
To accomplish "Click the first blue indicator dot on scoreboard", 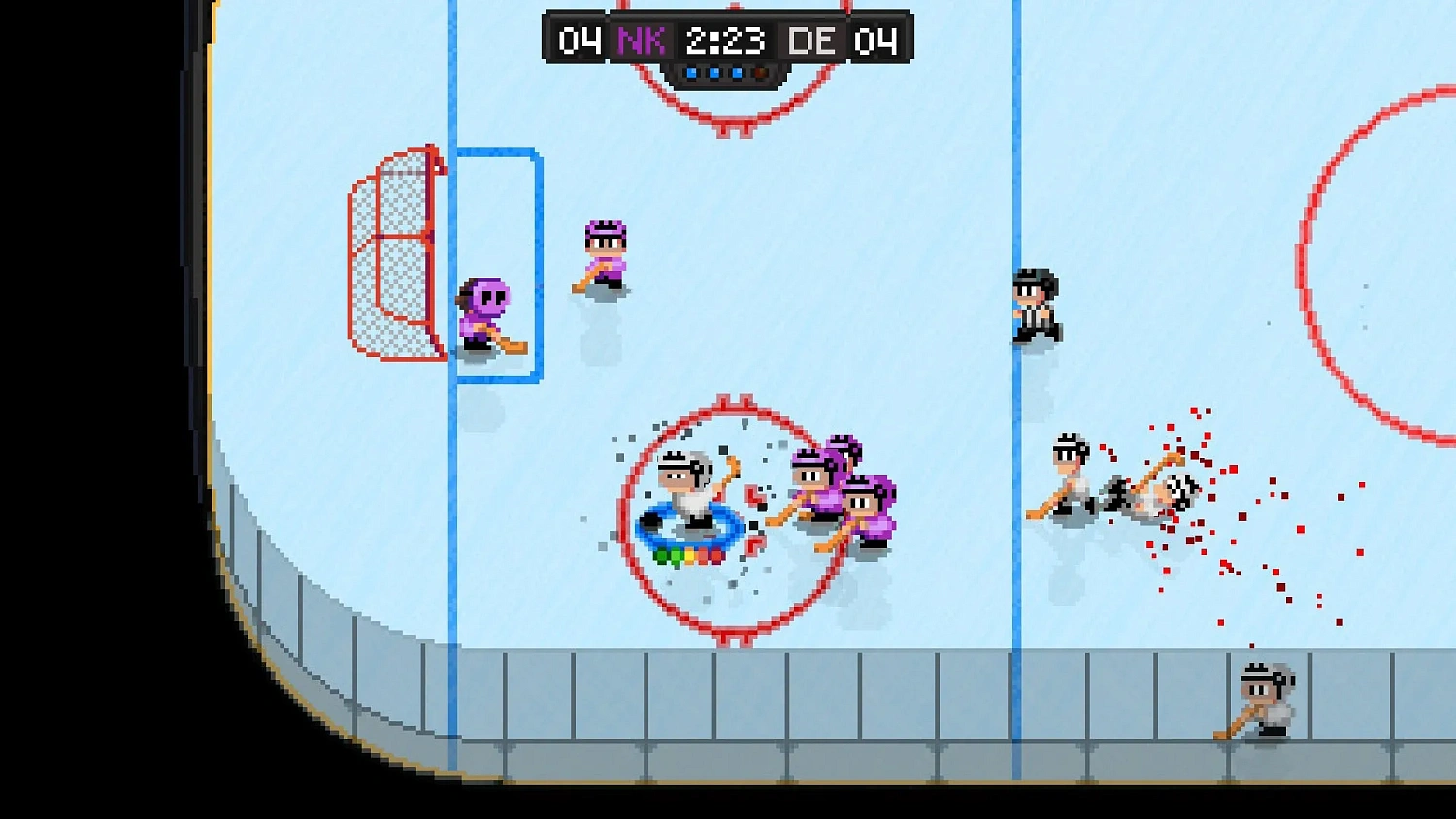I will point(692,70).
